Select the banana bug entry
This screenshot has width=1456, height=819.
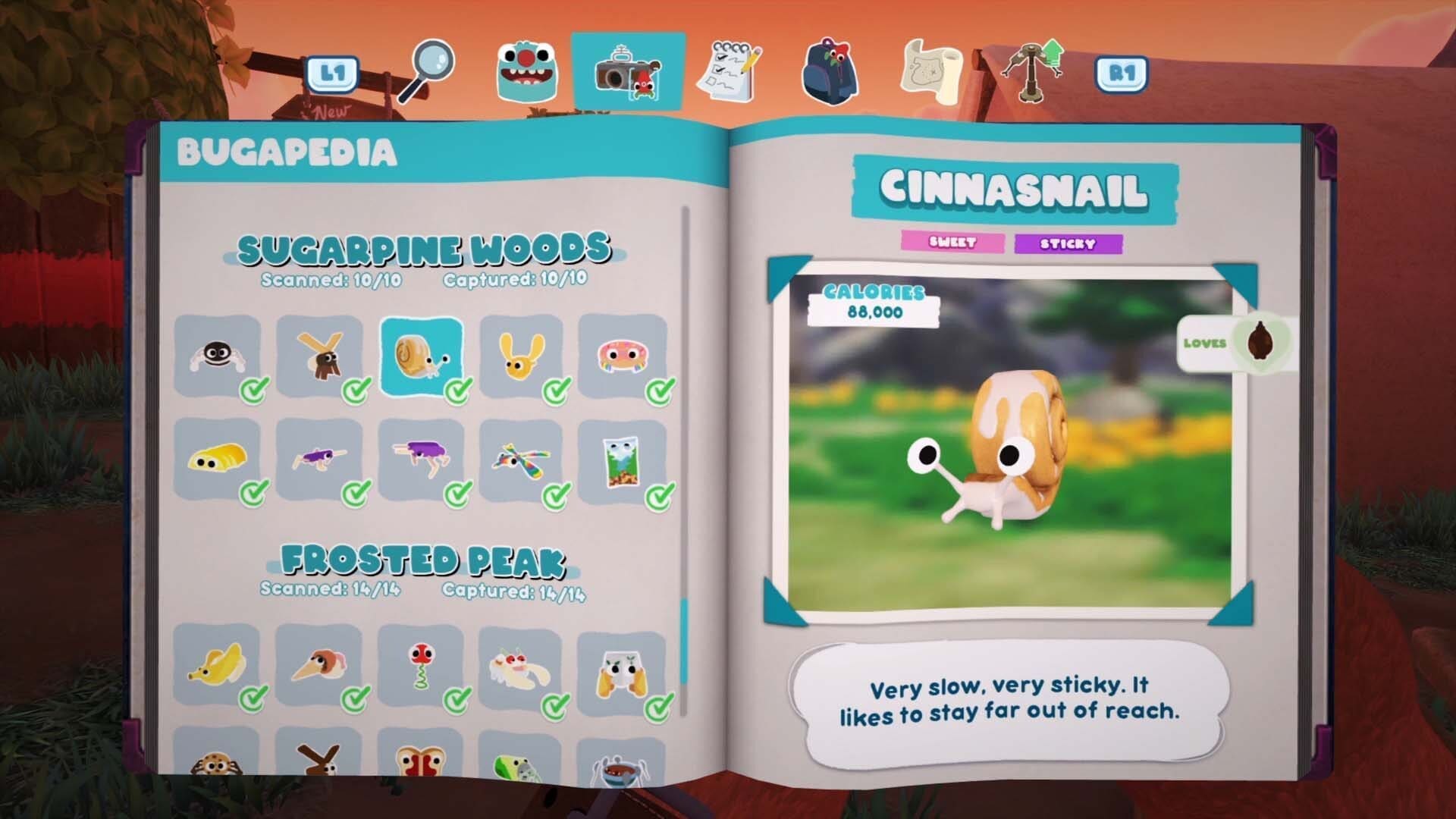(x=218, y=665)
